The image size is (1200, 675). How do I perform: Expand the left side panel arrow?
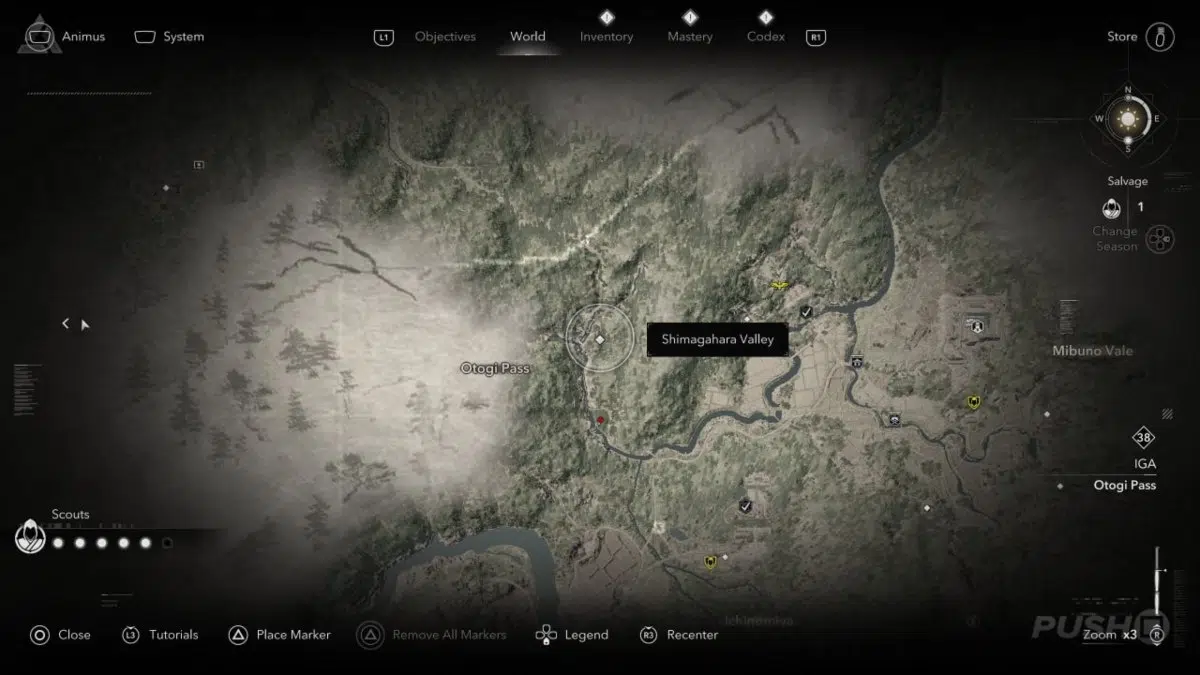[66, 323]
